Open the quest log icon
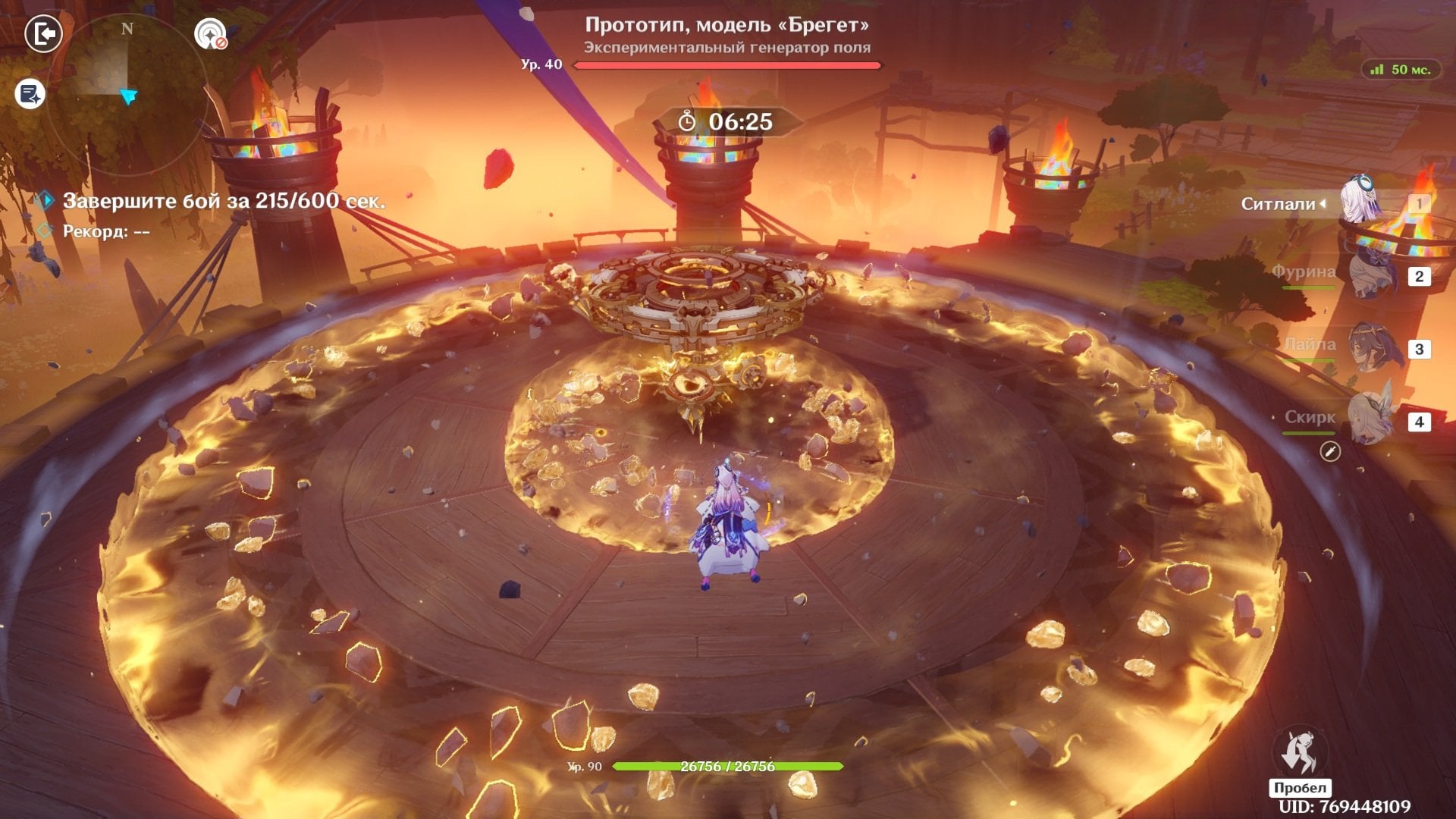Image resolution: width=1456 pixels, height=819 pixels. point(30,95)
